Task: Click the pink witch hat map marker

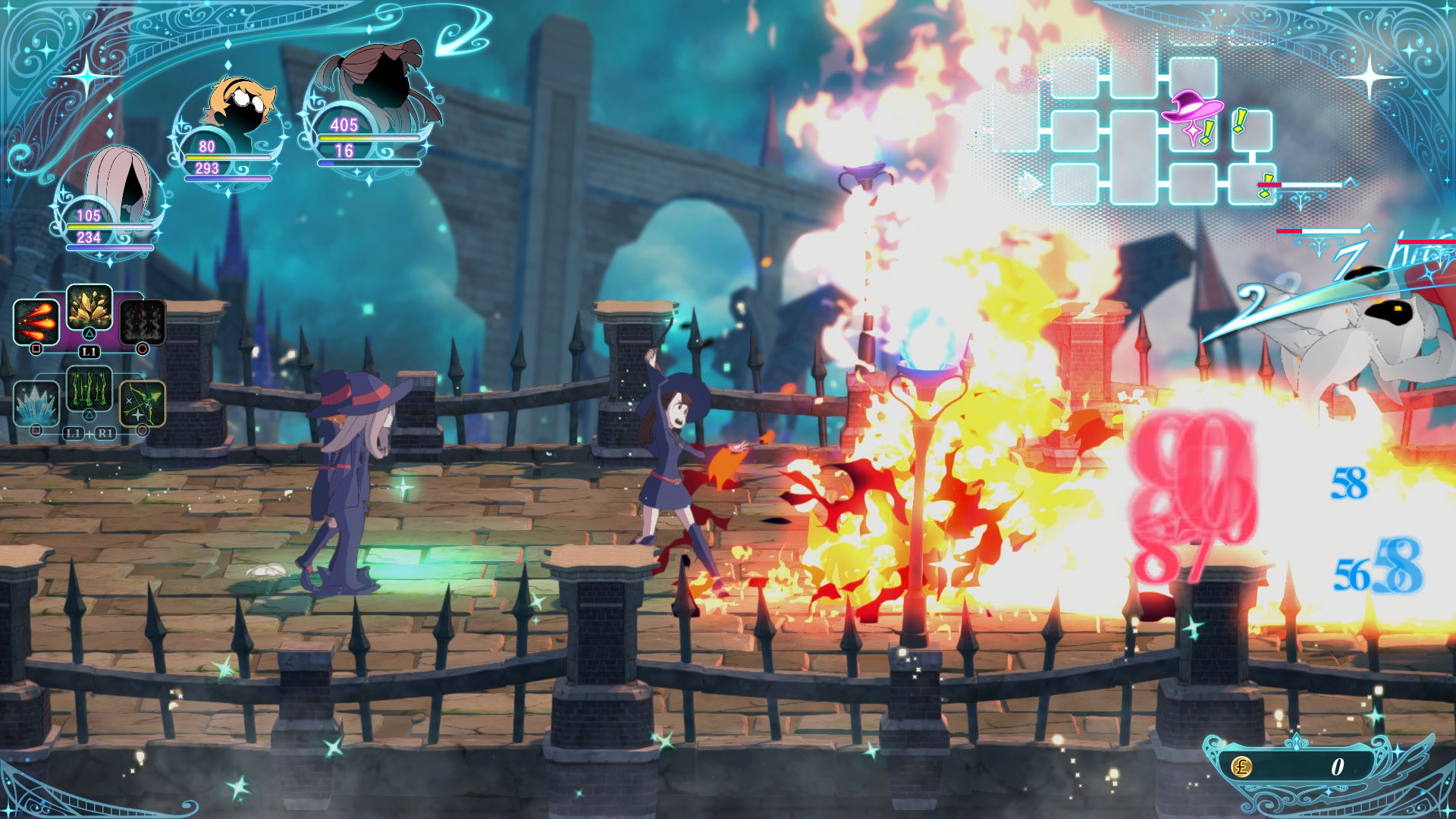Action: pyautogui.click(x=1191, y=108)
